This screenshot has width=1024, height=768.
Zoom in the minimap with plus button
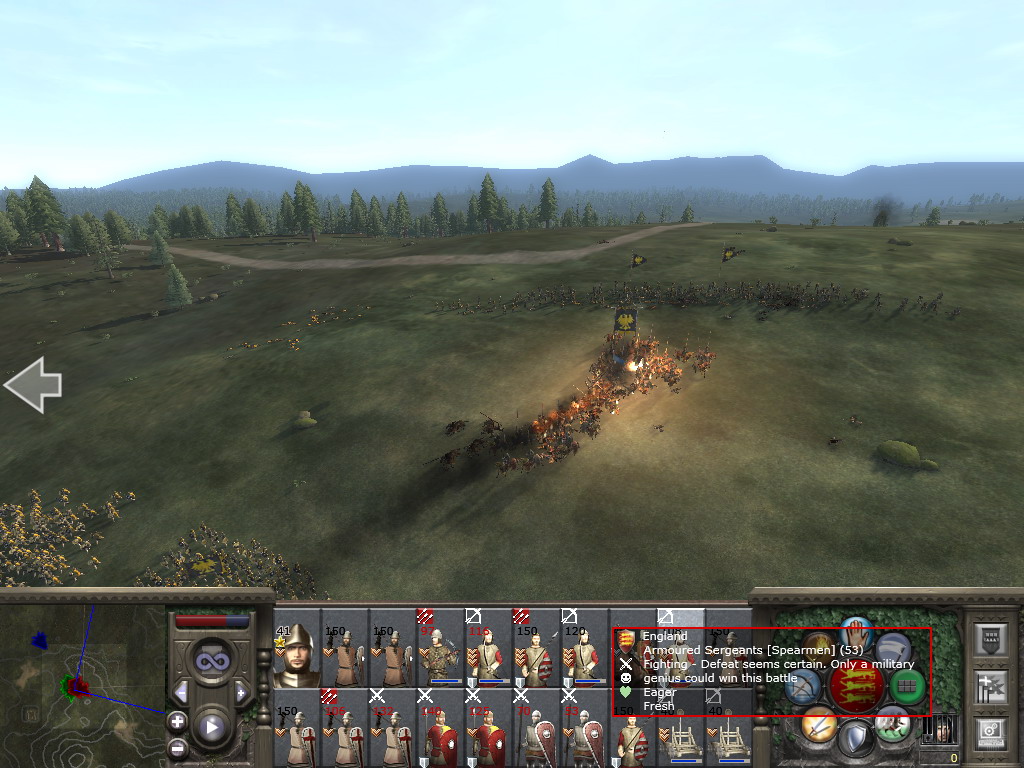point(177,720)
